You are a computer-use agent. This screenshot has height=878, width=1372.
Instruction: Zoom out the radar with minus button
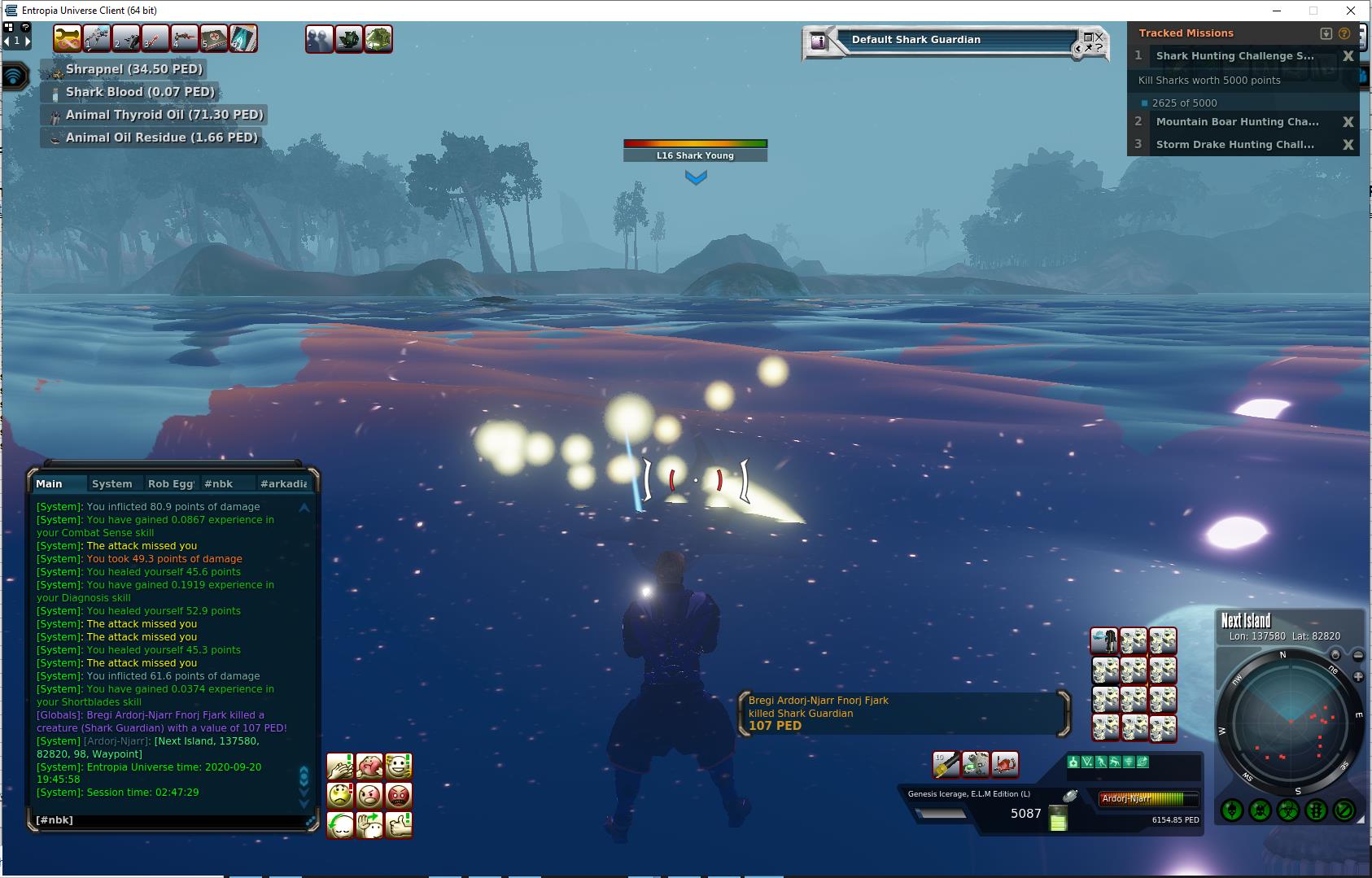coord(1357,655)
